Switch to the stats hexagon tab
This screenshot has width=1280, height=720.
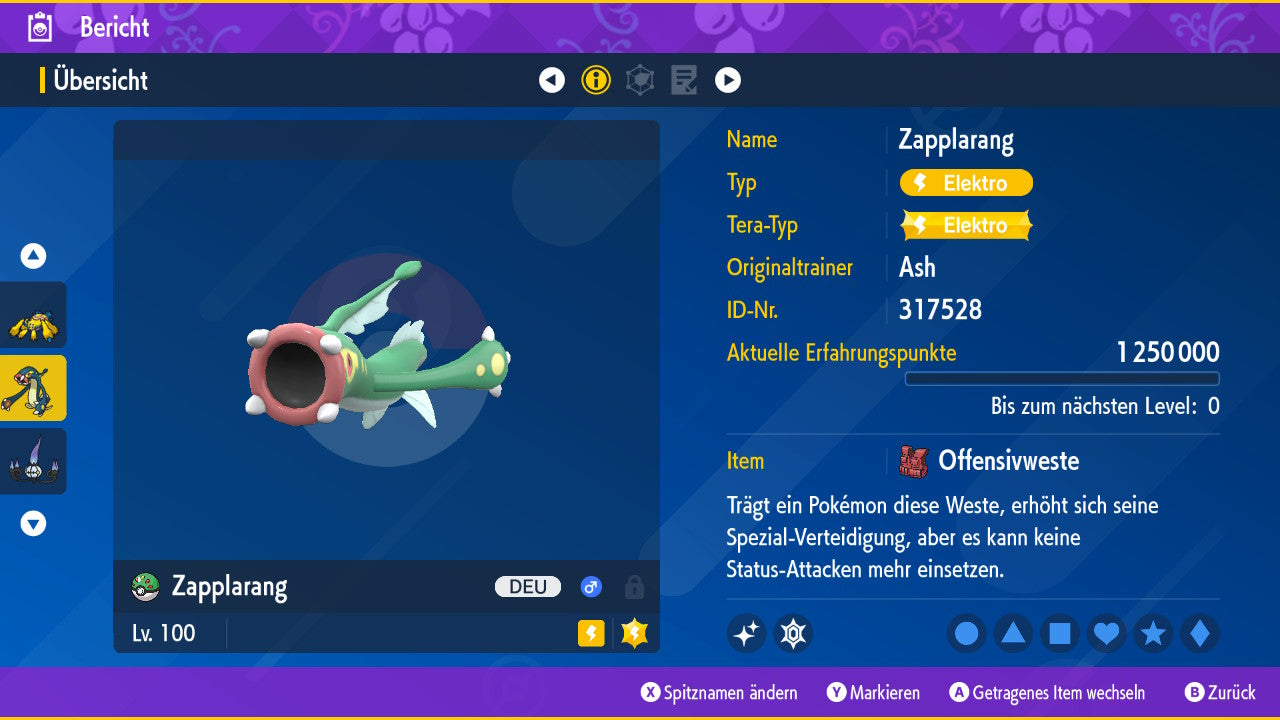click(x=640, y=80)
